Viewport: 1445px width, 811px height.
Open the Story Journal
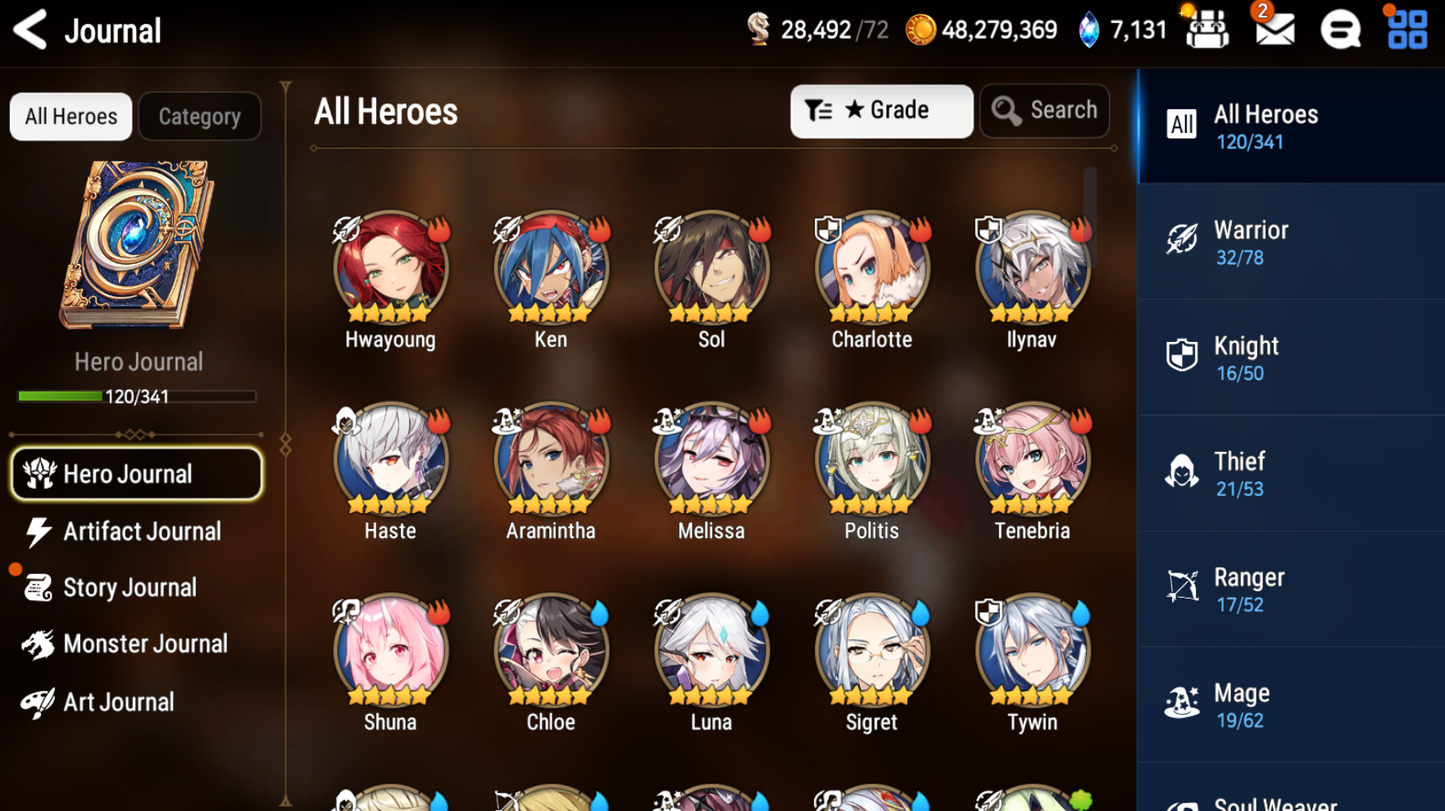(x=127, y=588)
